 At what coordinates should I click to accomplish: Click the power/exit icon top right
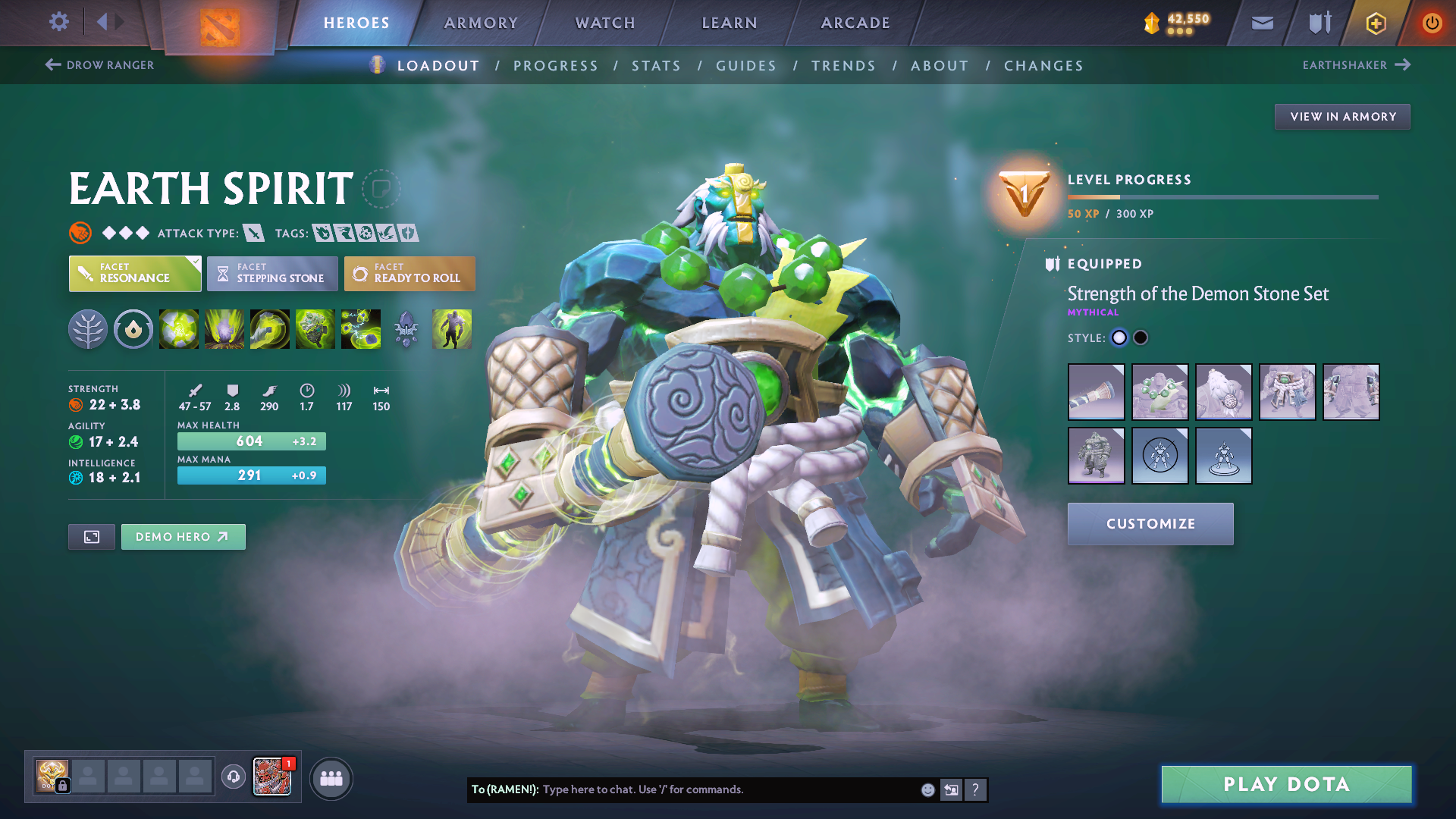click(1432, 23)
